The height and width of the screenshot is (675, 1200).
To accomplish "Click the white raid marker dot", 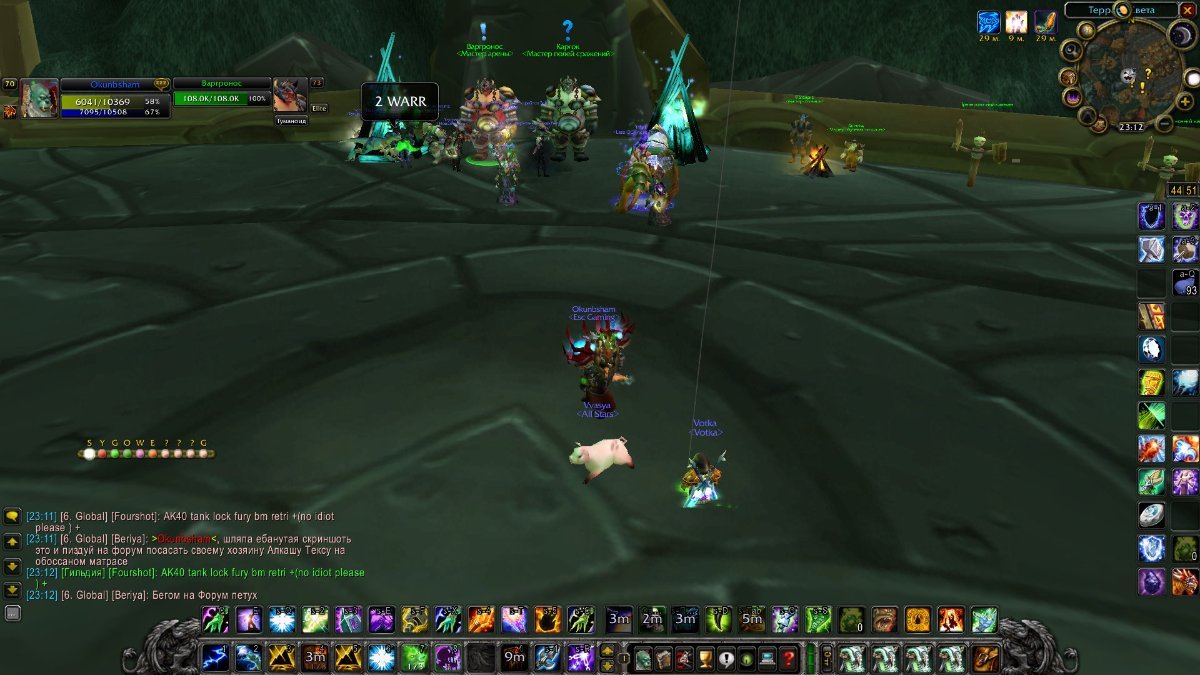I will [x=90, y=453].
